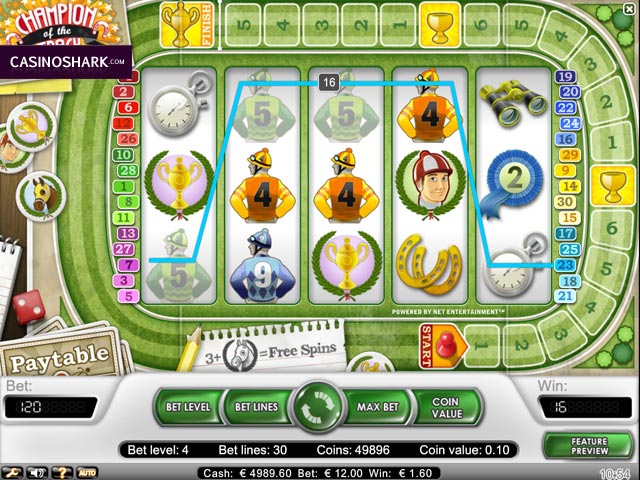Select the orange bet line 29 marker
The image size is (640, 480).
pyautogui.click(x=566, y=155)
